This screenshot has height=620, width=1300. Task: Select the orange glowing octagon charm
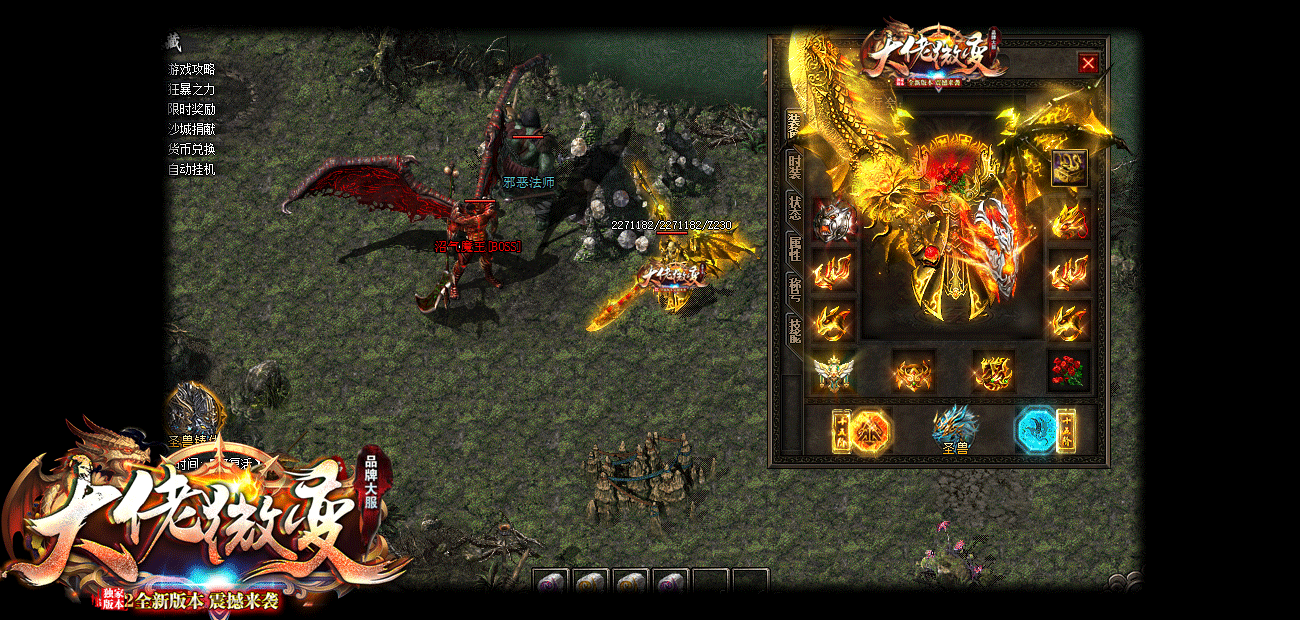(870, 432)
